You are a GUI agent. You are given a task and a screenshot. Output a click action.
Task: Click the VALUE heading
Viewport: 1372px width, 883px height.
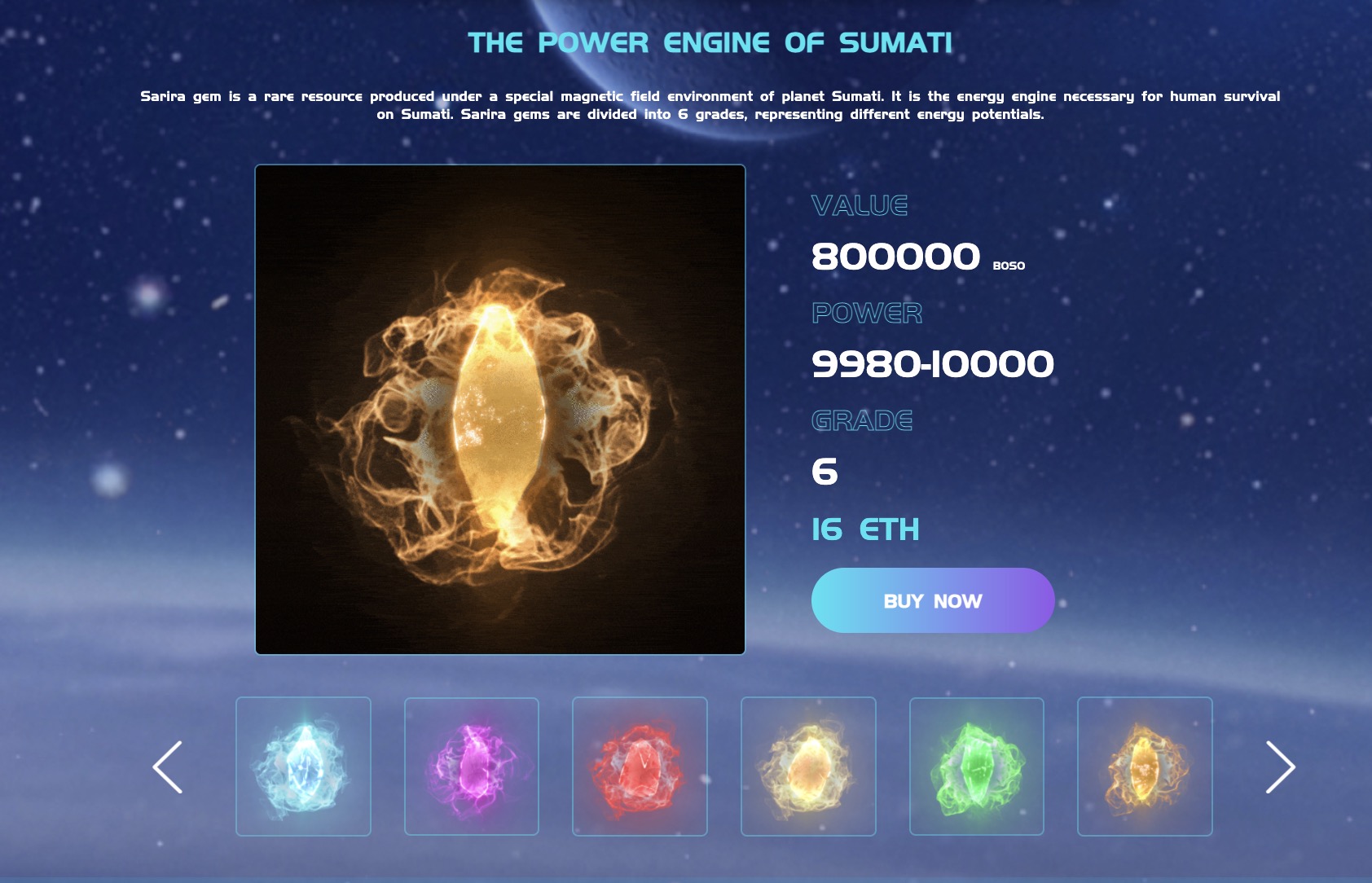coord(860,207)
